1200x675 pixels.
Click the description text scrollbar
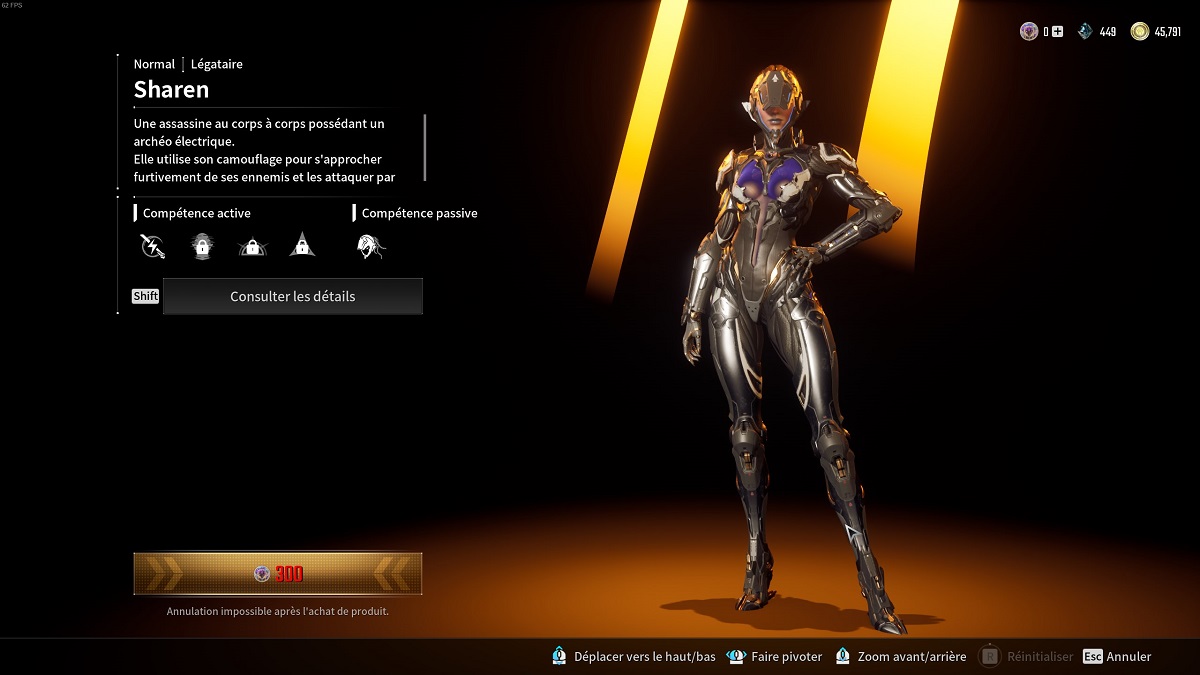click(426, 148)
